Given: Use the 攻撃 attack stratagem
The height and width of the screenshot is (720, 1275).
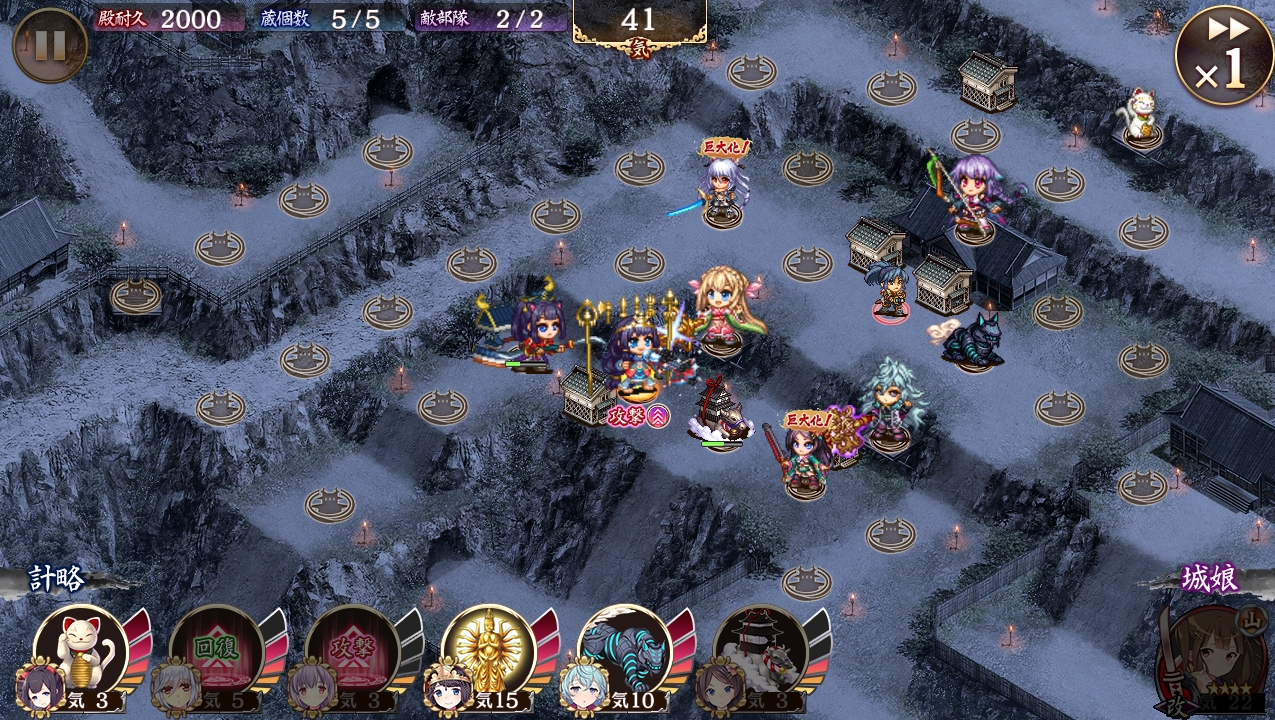Looking at the screenshot, I should point(353,650).
